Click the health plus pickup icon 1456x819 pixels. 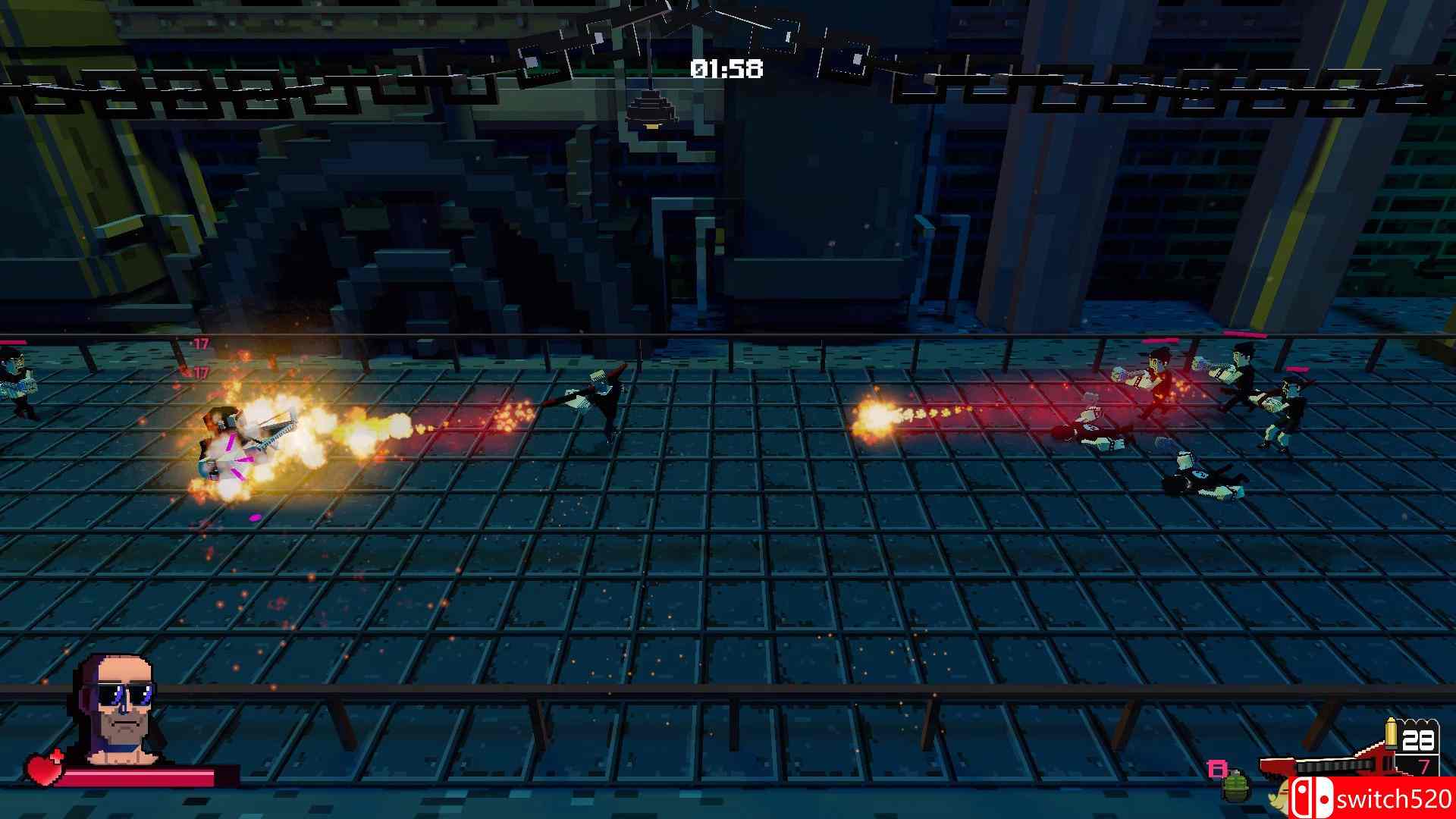click(58, 757)
